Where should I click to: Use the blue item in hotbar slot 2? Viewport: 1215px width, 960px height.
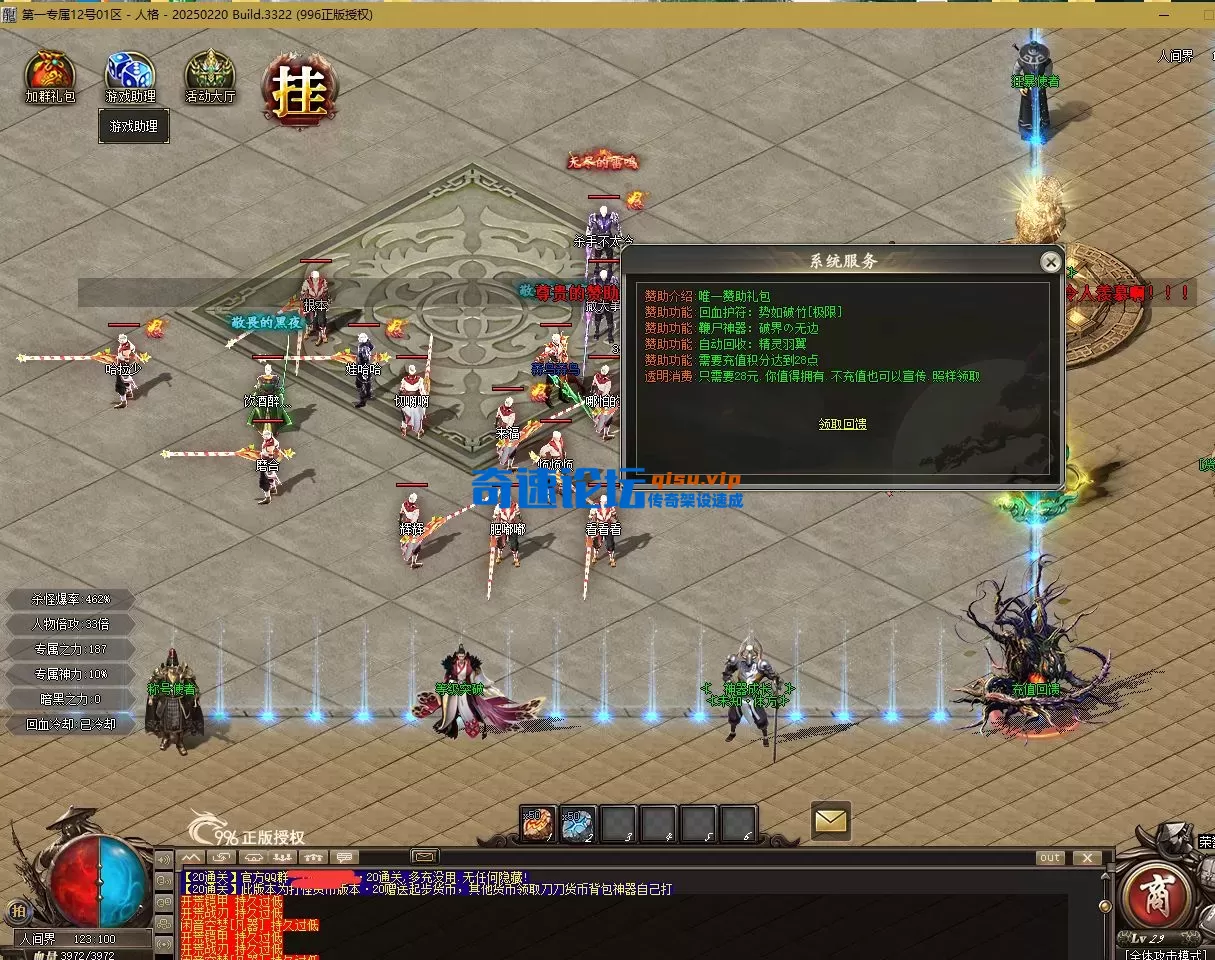pyautogui.click(x=578, y=824)
